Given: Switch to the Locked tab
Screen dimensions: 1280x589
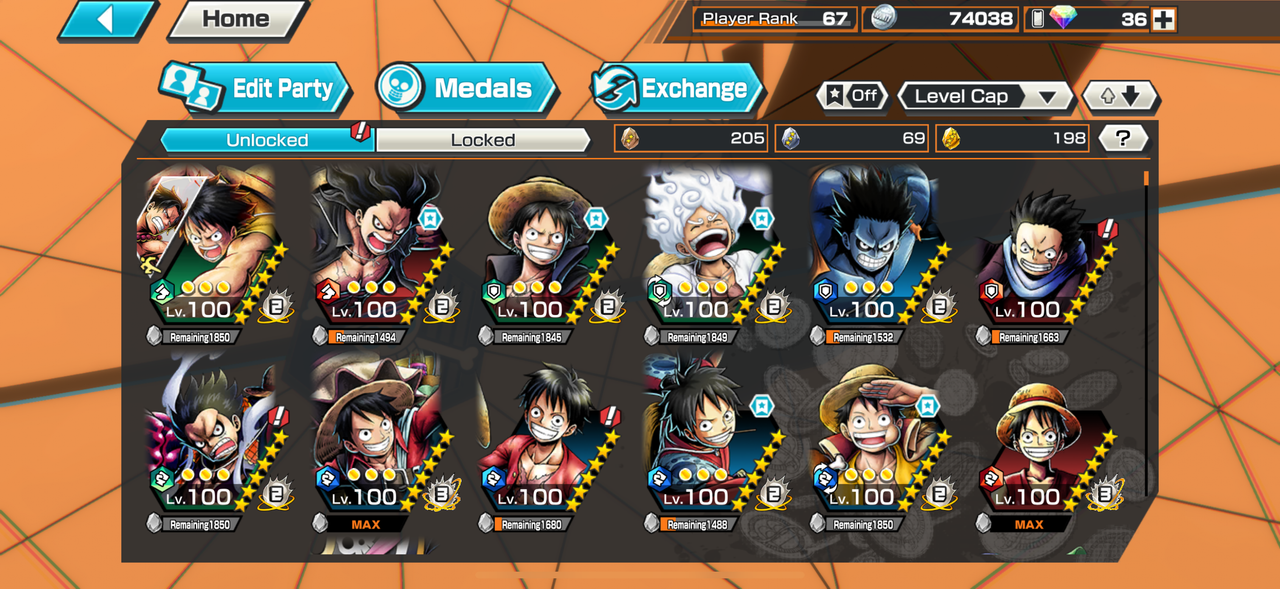Looking at the screenshot, I should pyautogui.click(x=482, y=140).
